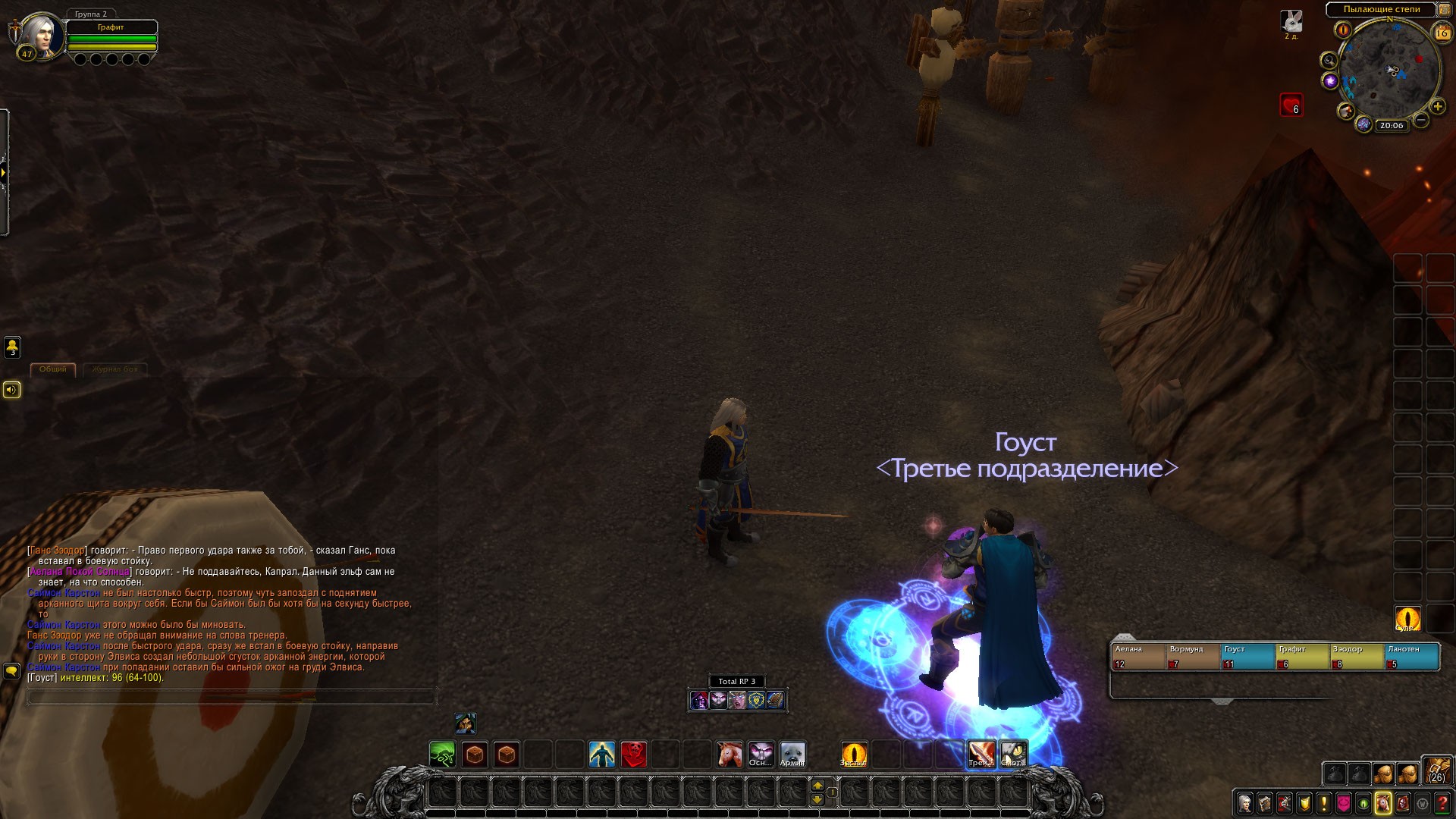The image size is (1456, 819).
Task: Use the horse mount action button
Action: pyautogui.click(x=730, y=755)
